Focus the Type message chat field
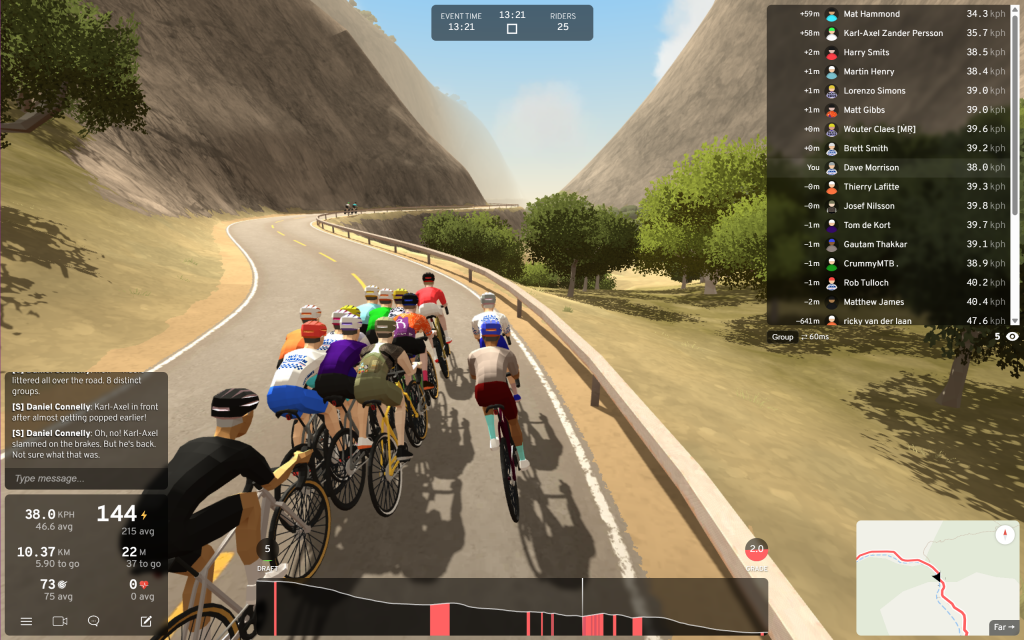1024x640 pixels. (85, 478)
